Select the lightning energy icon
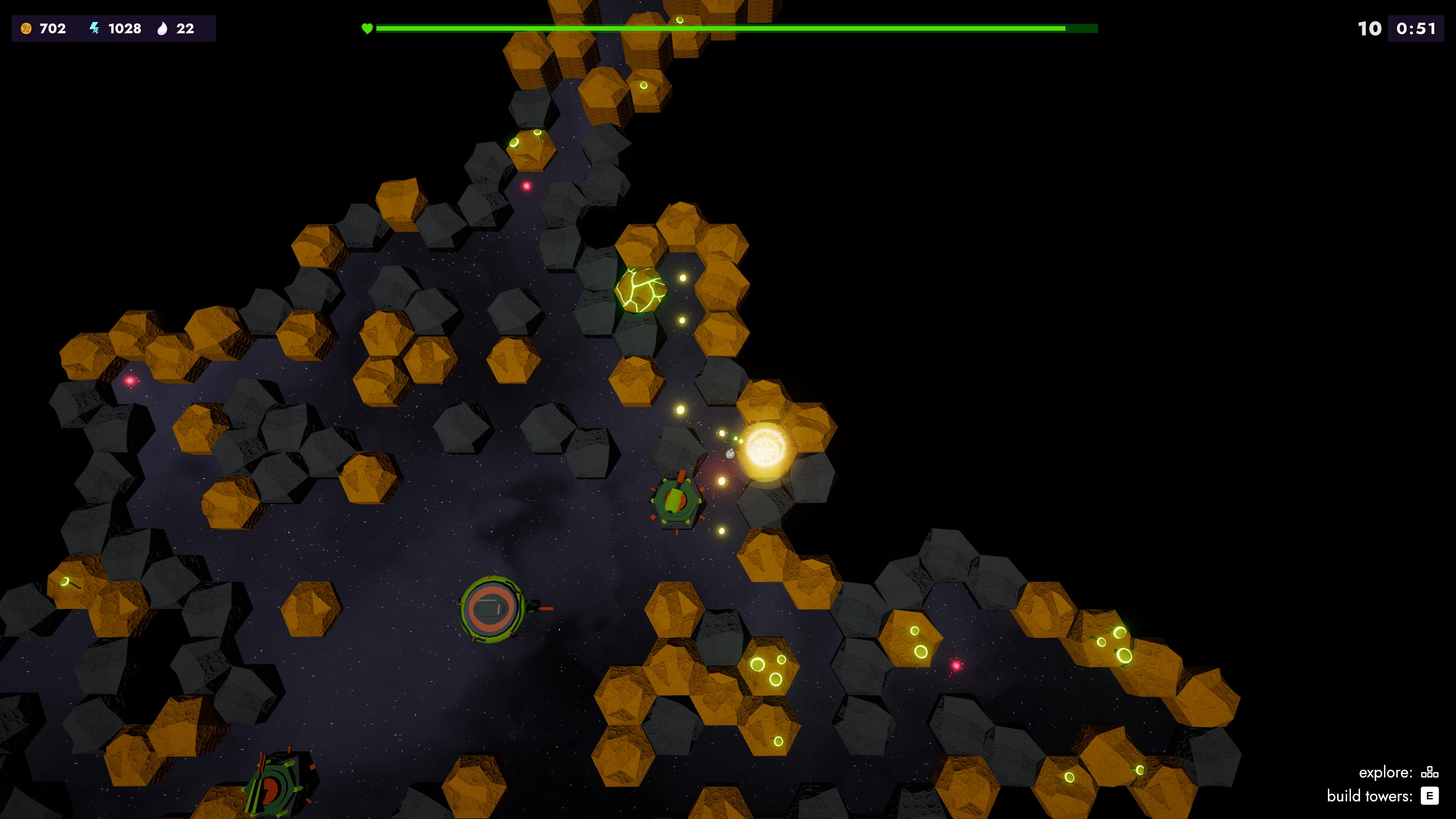 pos(94,28)
